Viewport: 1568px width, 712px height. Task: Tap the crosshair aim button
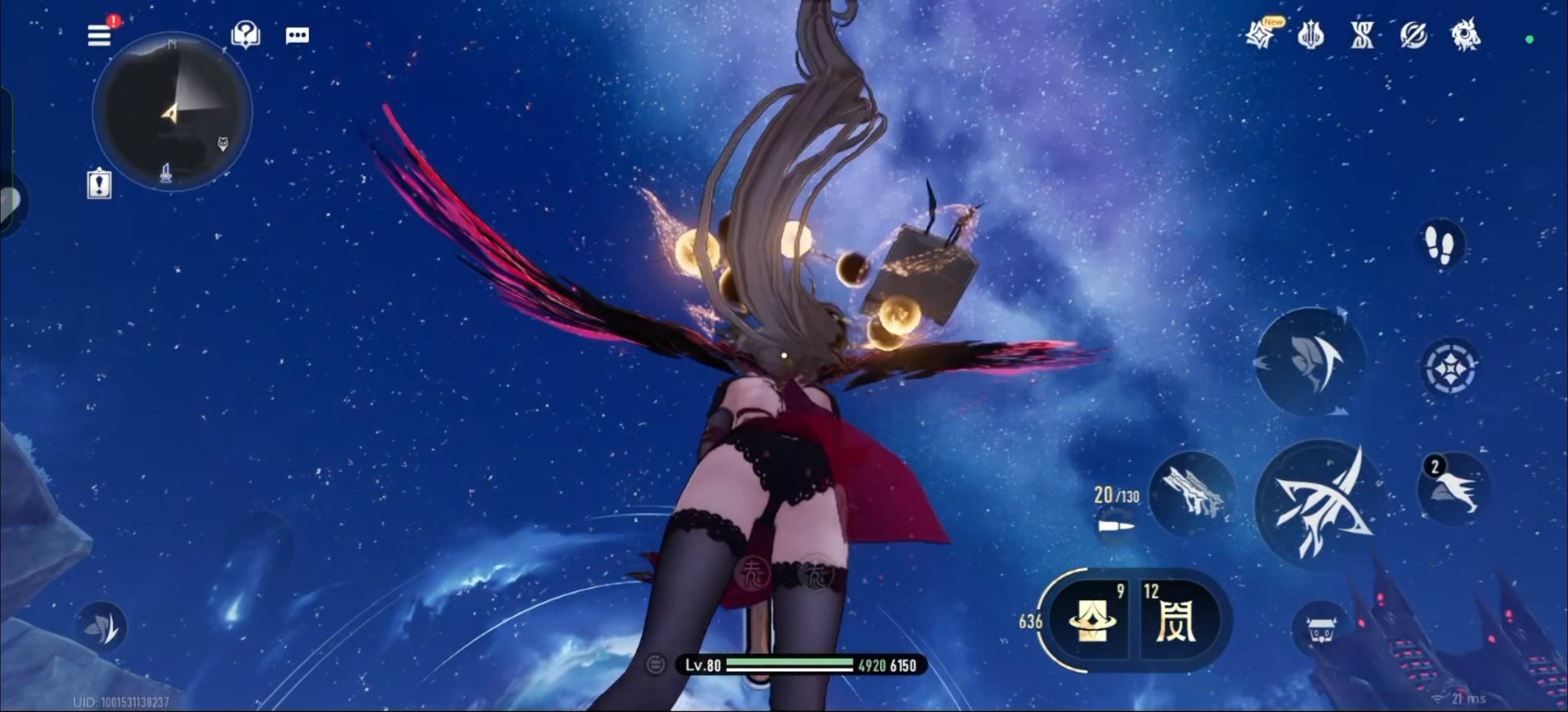point(1450,368)
